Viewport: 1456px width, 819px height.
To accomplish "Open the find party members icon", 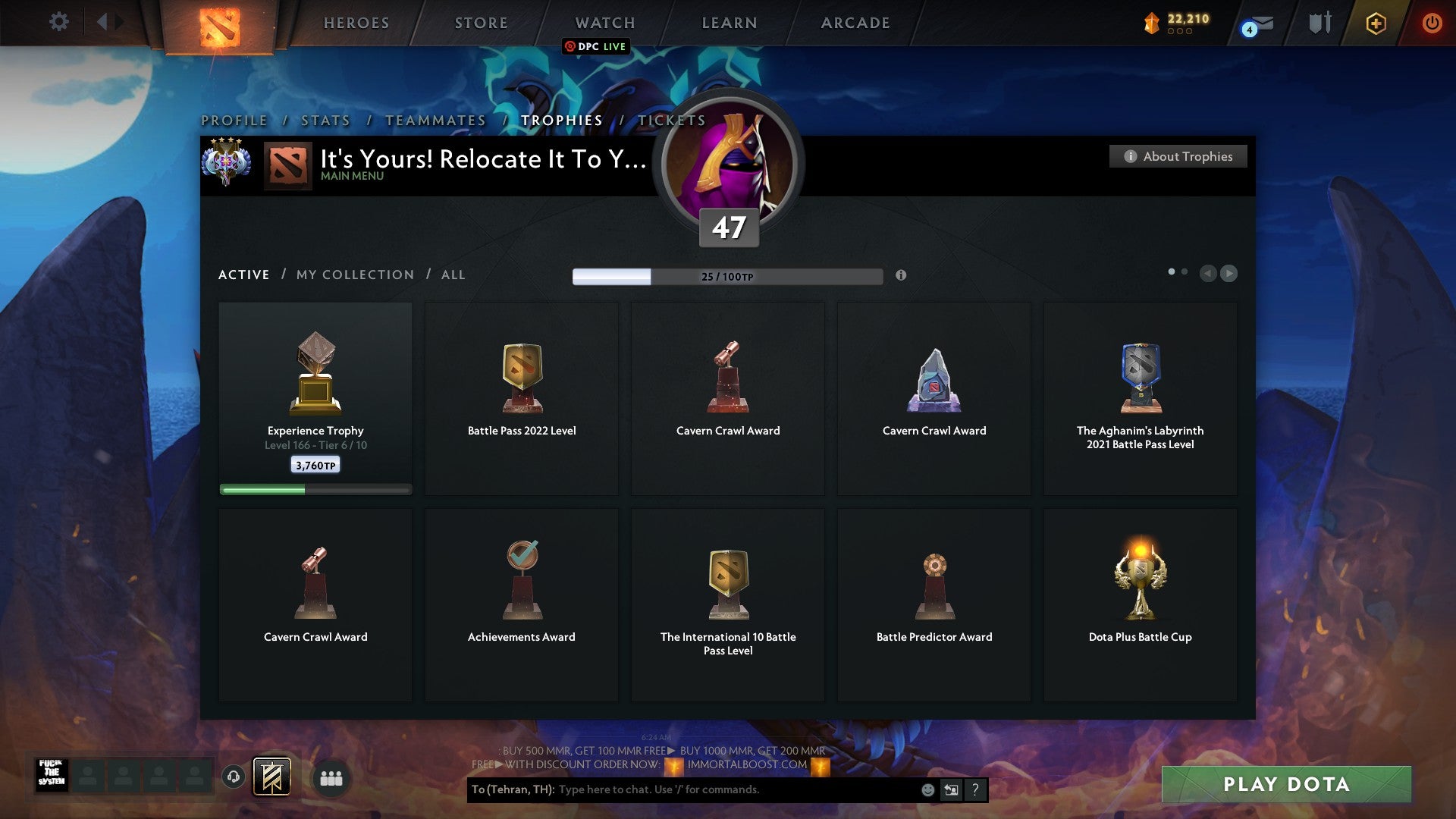I will point(332,778).
